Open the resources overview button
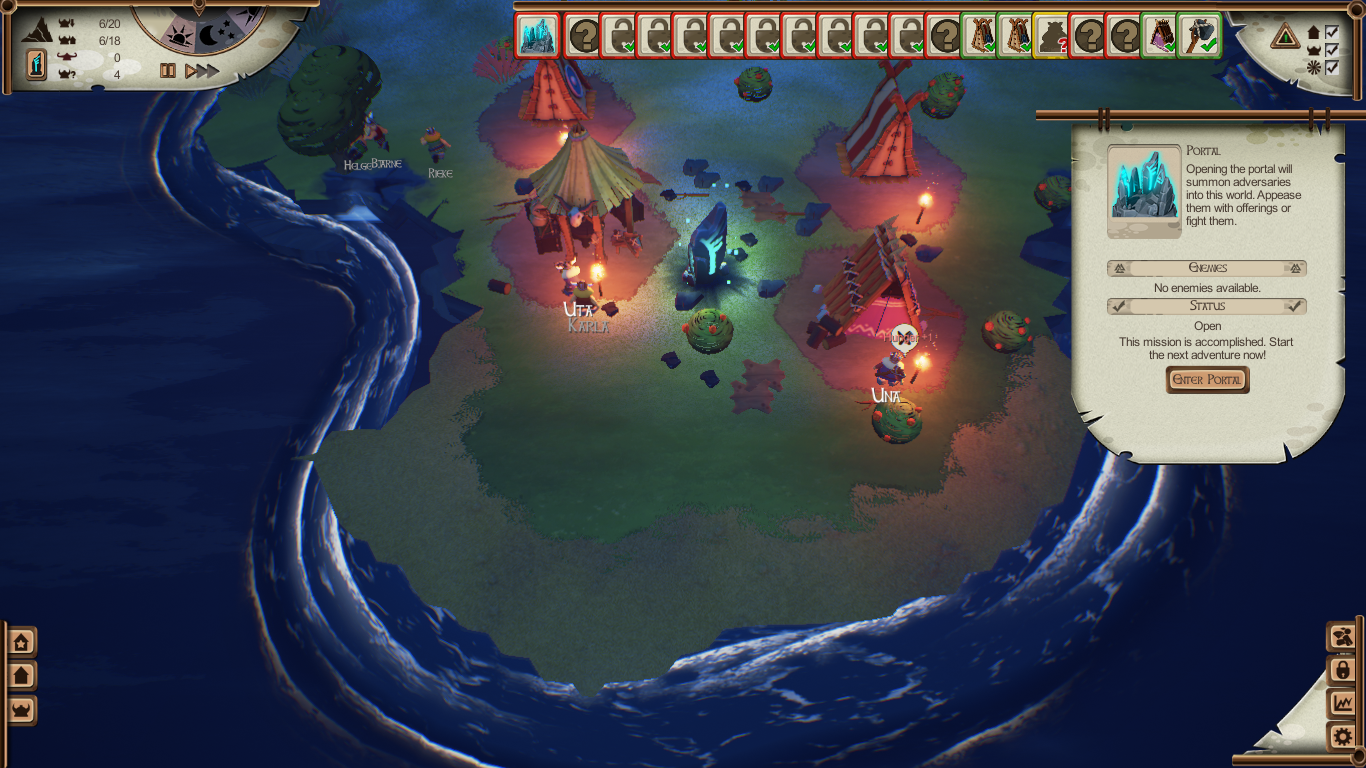Image resolution: width=1366 pixels, height=768 pixels. [x=1342, y=637]
